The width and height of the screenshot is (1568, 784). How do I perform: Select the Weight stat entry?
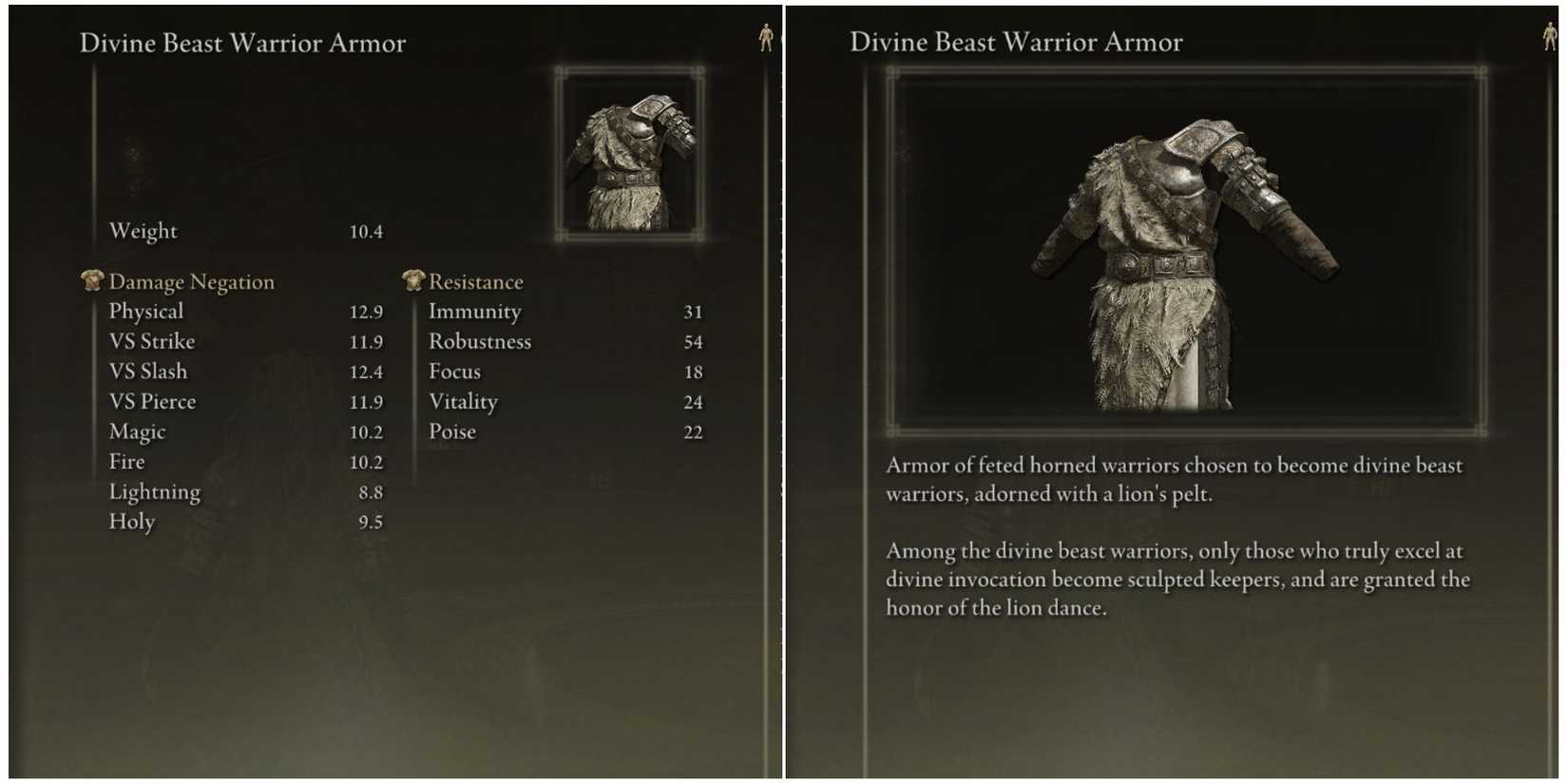coord(143,231)
